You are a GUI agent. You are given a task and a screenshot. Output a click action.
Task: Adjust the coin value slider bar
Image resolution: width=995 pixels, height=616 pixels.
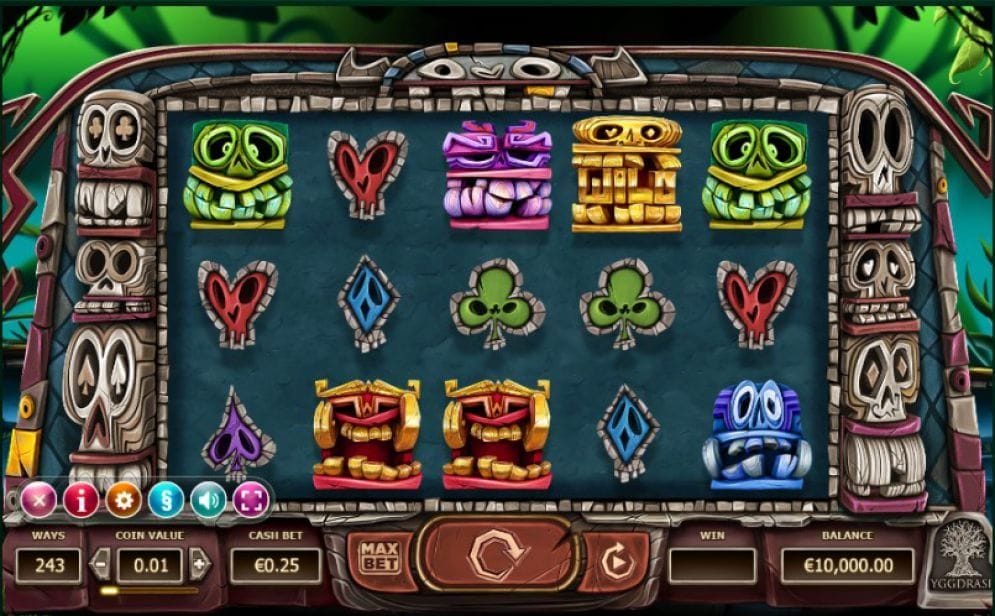tap(148, 591)
